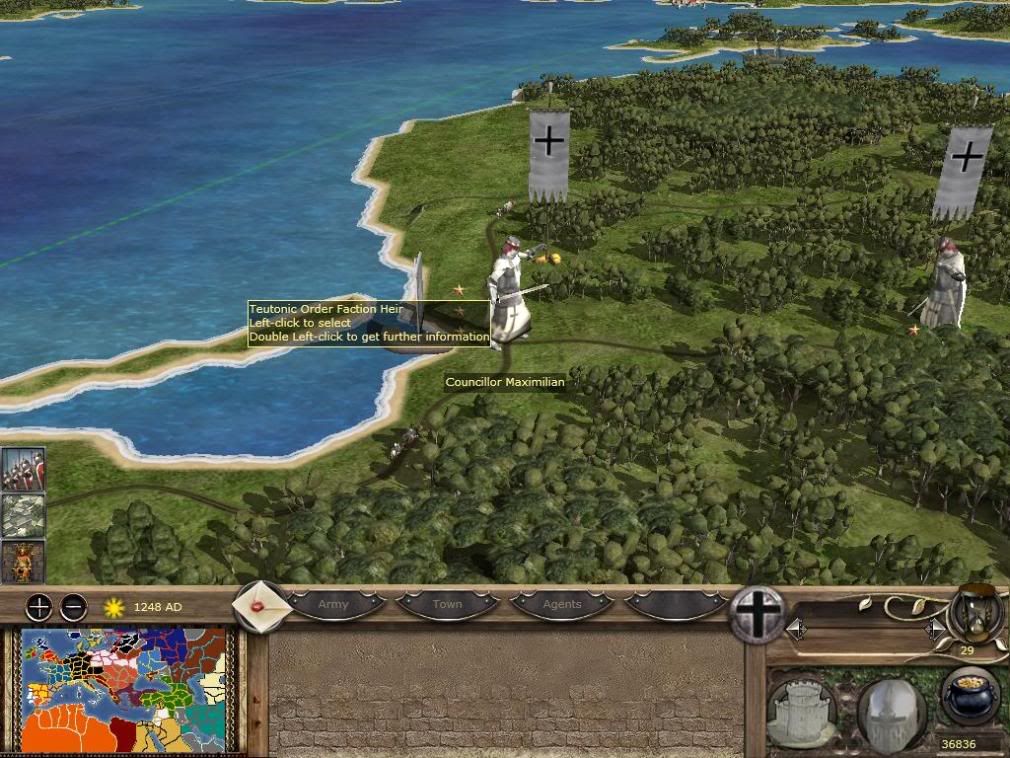Viewport: 1010px width, 758px height.
Task: Open the knight helmet recruitment button
Action: pyautogui.click(x=890, y=712)
